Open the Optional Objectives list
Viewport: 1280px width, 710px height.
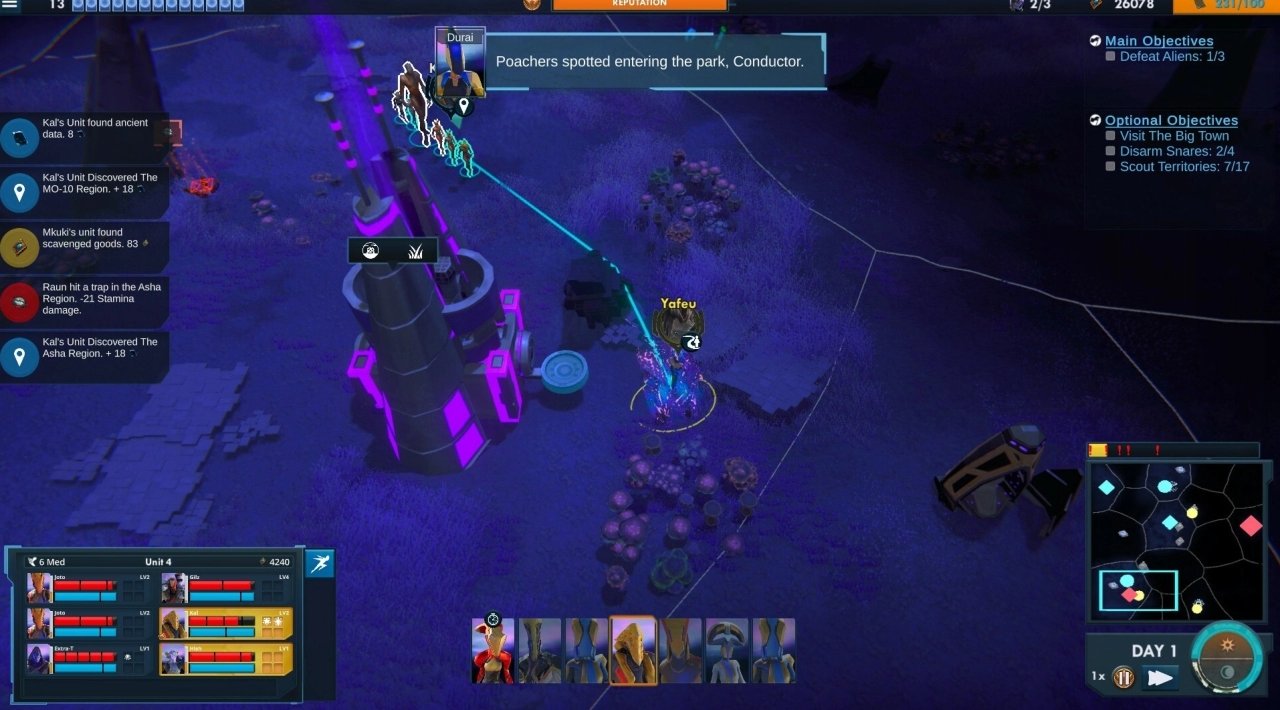(x=1171, y=120)
